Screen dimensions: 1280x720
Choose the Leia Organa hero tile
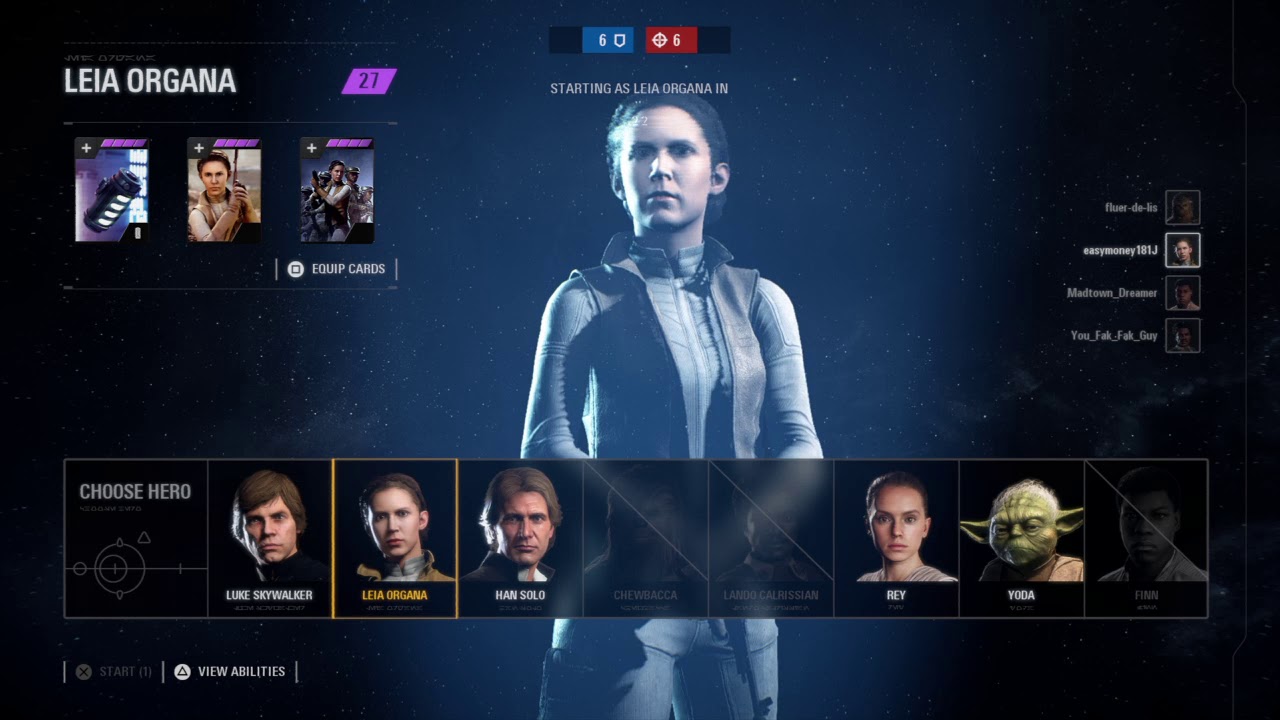395,538
